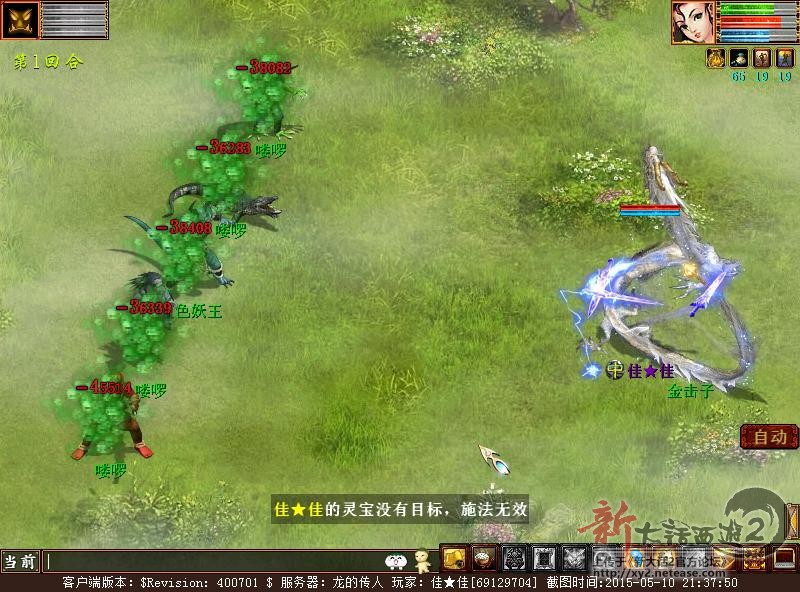Open the golden scroll toolbar icon
Viewport: 800px width, 592px height.
click(455, 559)
